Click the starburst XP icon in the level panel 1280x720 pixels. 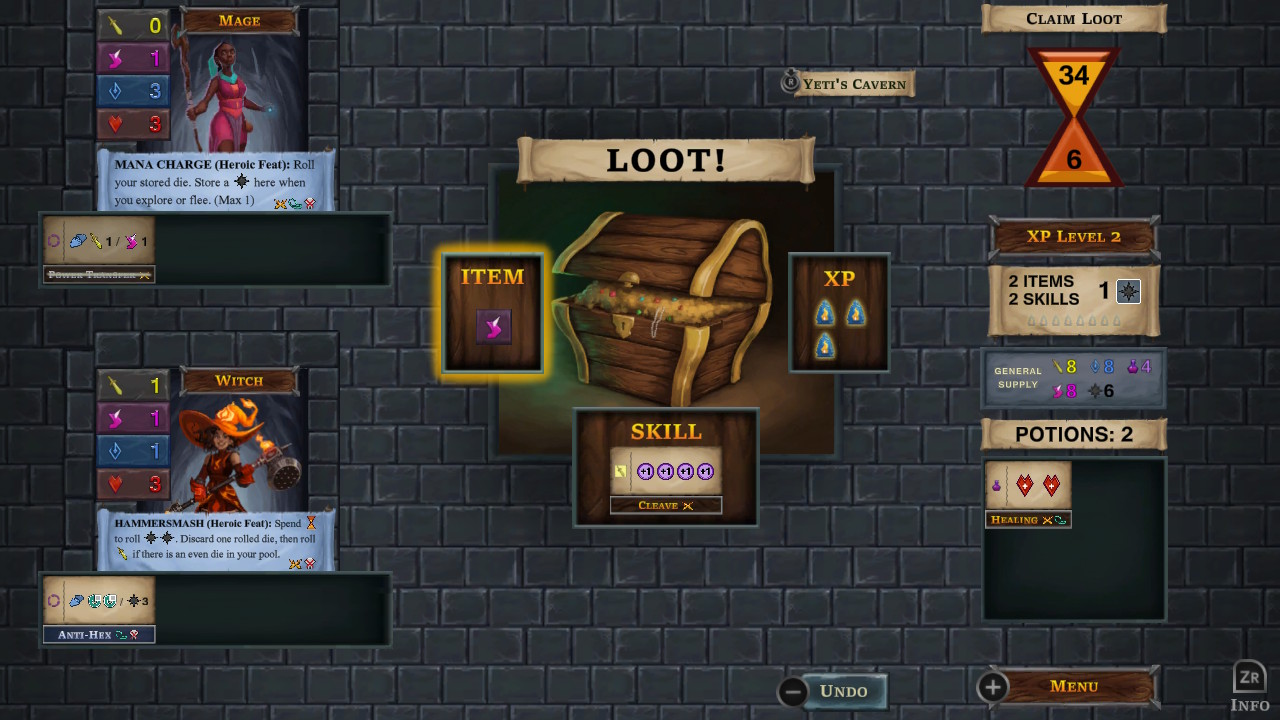1128,290
